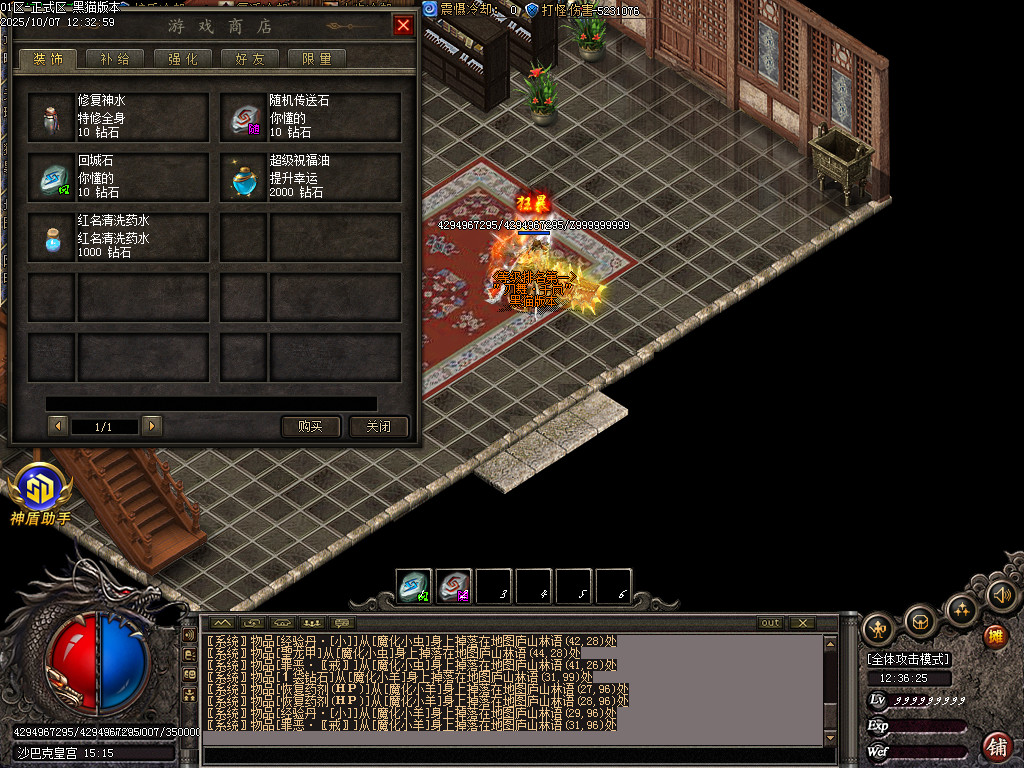Open the red 铺 shop button
This screenshot has width=1024, height=768.
[996, 746]
